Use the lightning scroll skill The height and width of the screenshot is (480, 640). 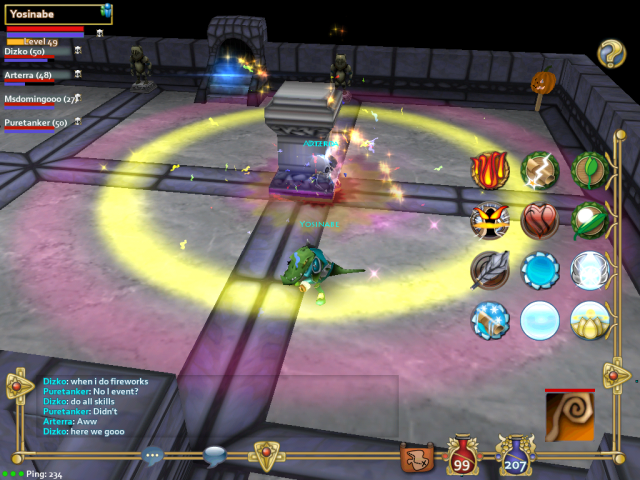[x=540, y=170]
